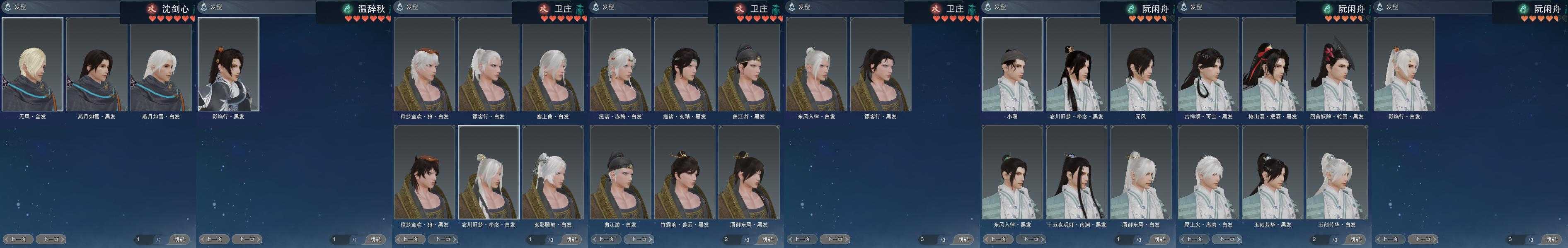Select the 无风·金发 blonde hairstyle
Image resolution: width=1568 pixels, height=248 pixels.
(x=32, y=65)
